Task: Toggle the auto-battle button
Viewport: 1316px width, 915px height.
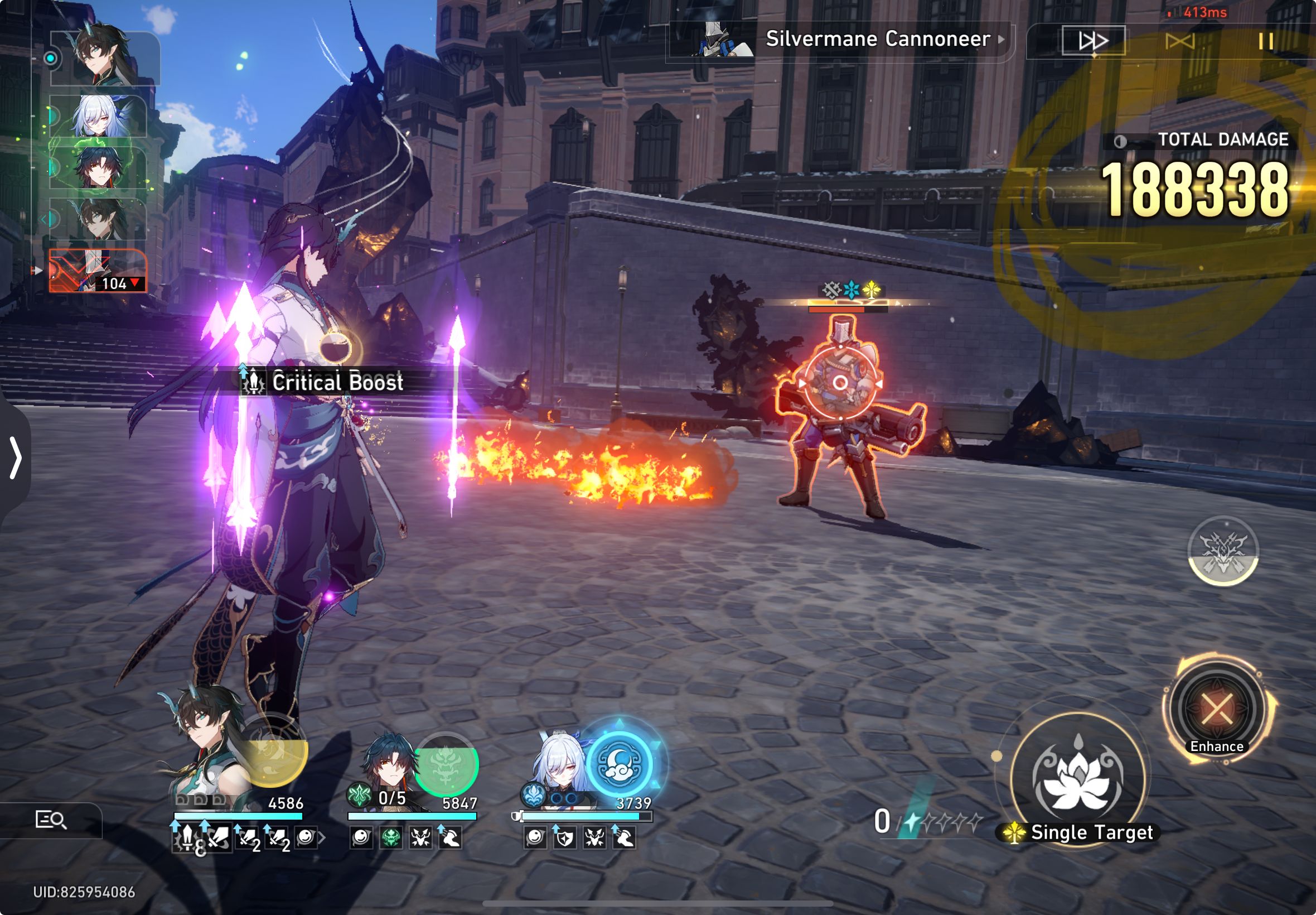Action: coord(1179,41)
